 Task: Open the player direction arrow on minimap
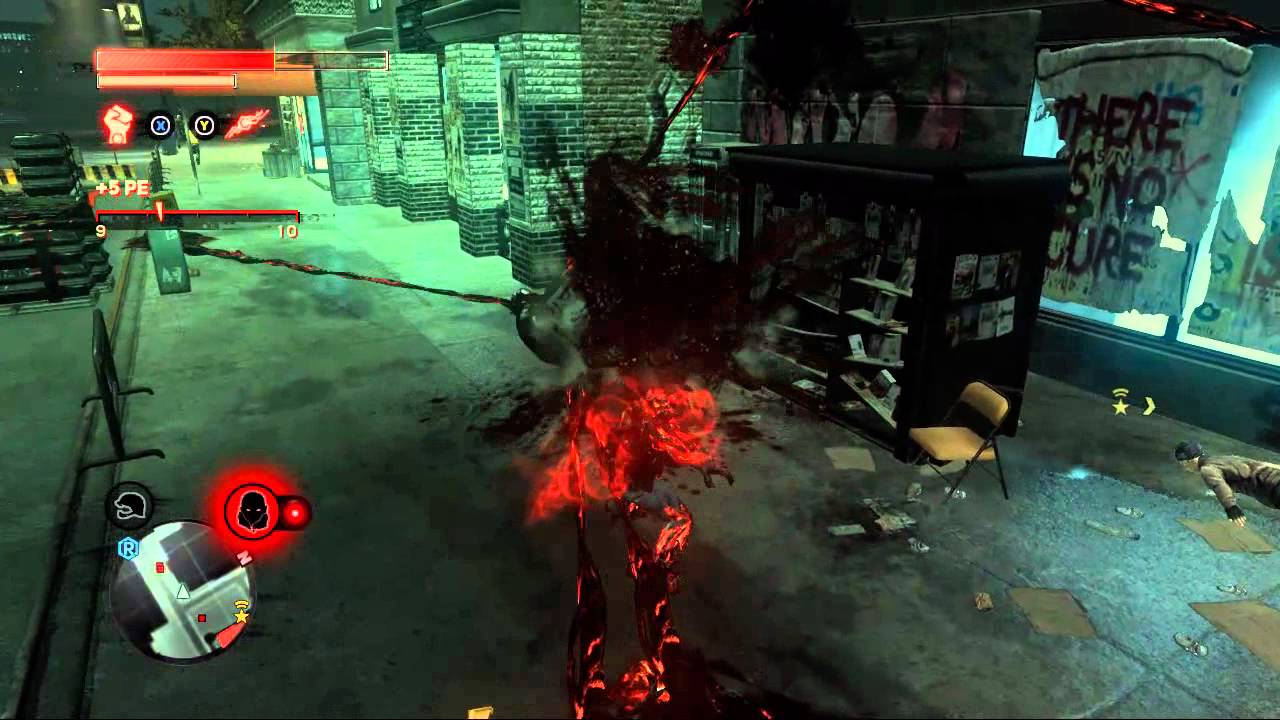tap(183, 592)
